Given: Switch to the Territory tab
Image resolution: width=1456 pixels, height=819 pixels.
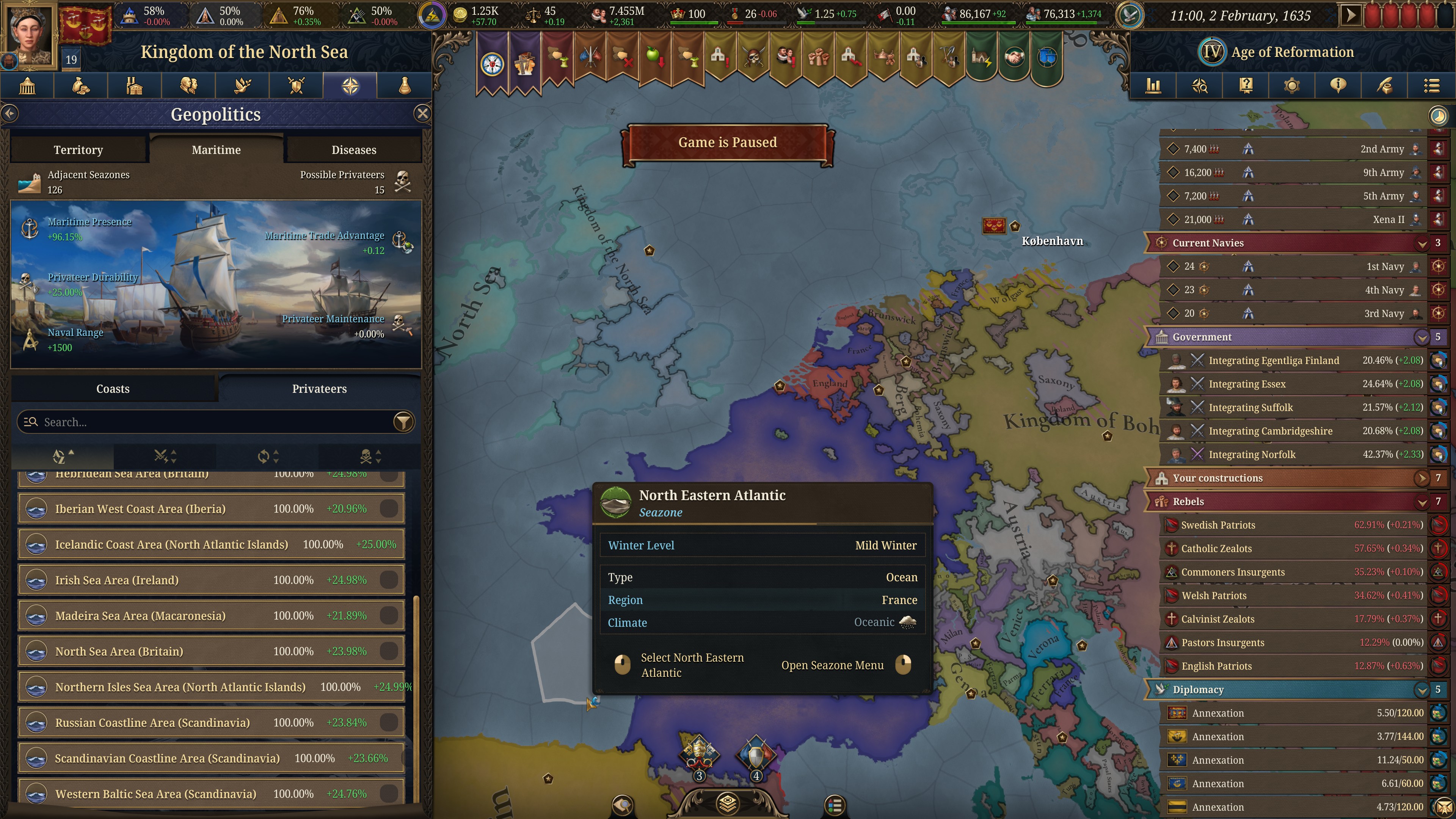Looking at the screenshot, I should (x=78, y=149).
